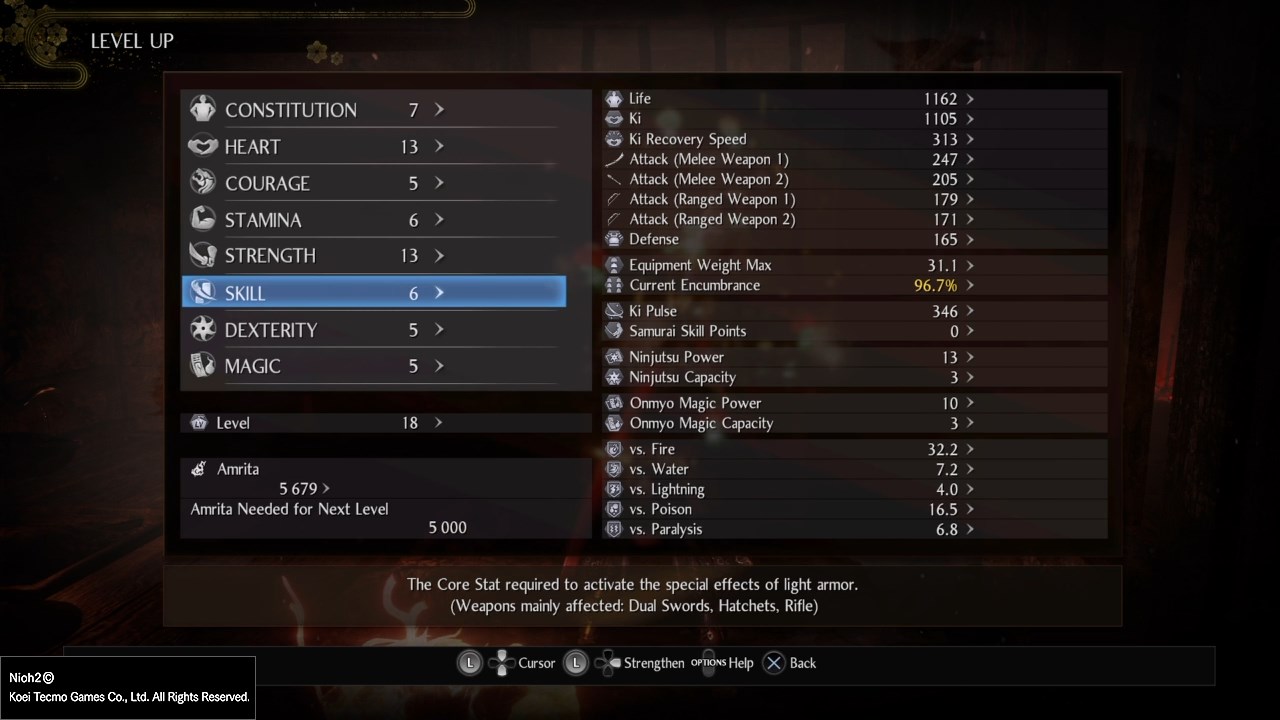Go back using the Back label

(x=802, y=663)
